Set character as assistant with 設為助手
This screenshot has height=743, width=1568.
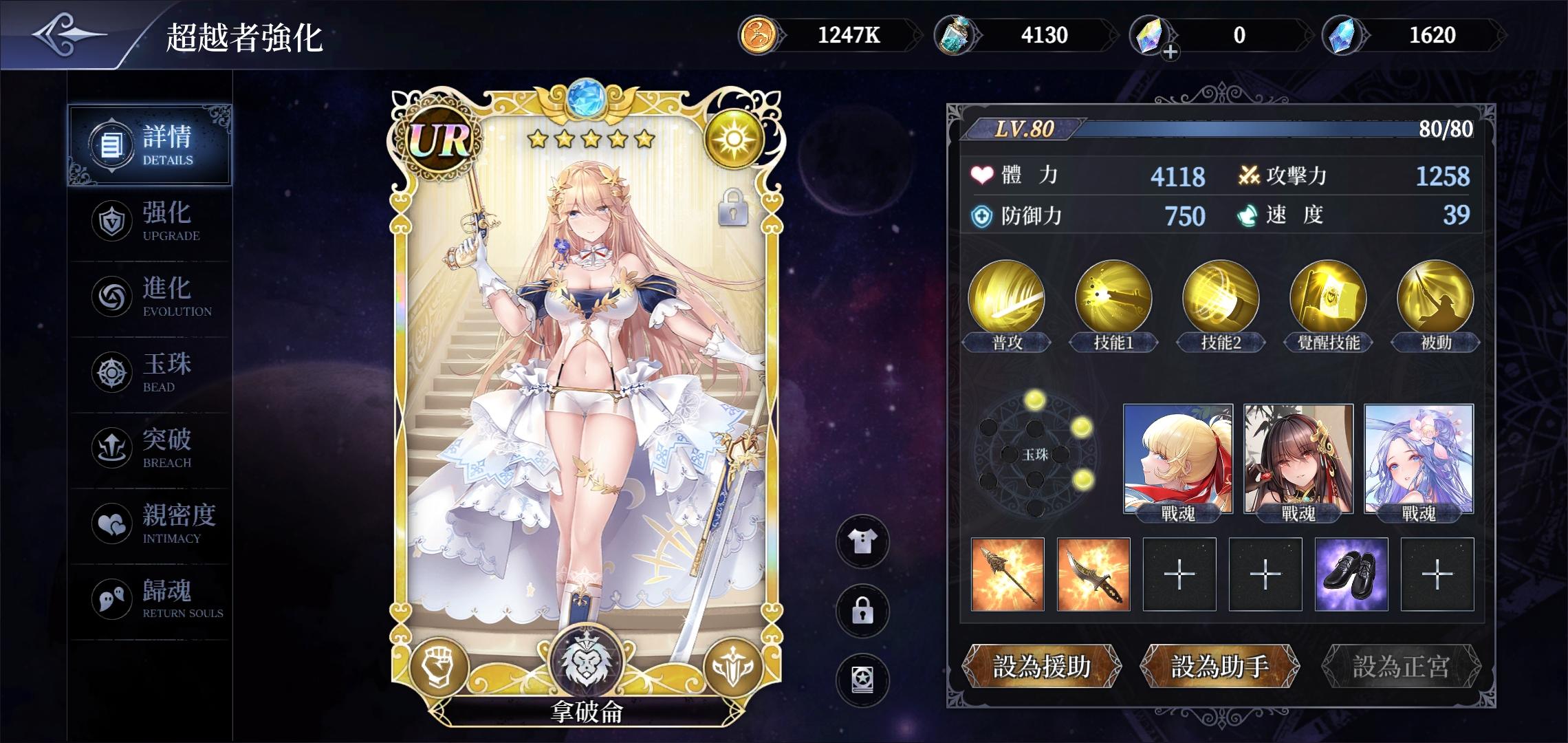pyautogui.click(x=1220, y=666)
